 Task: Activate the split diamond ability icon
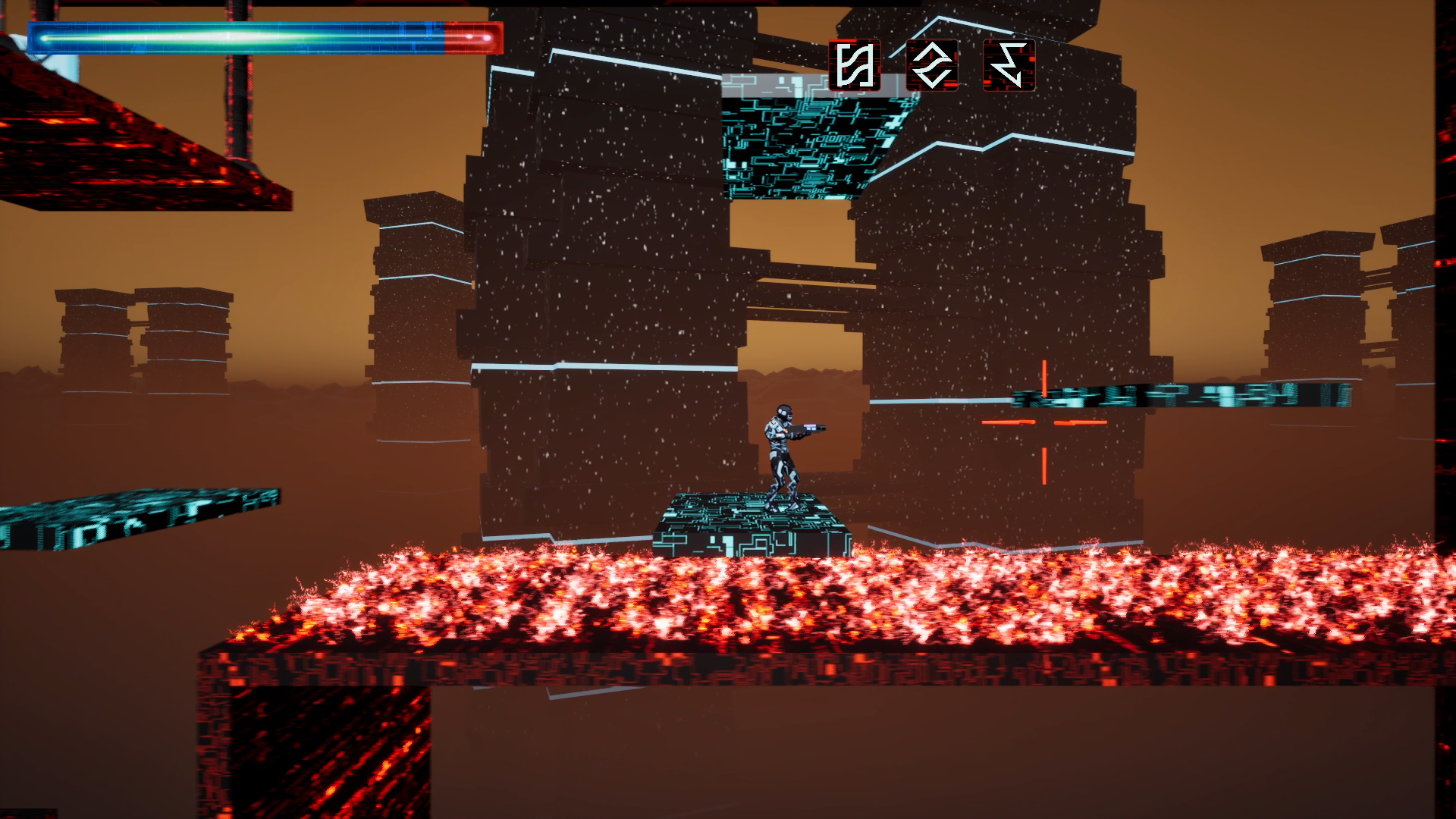932,65
